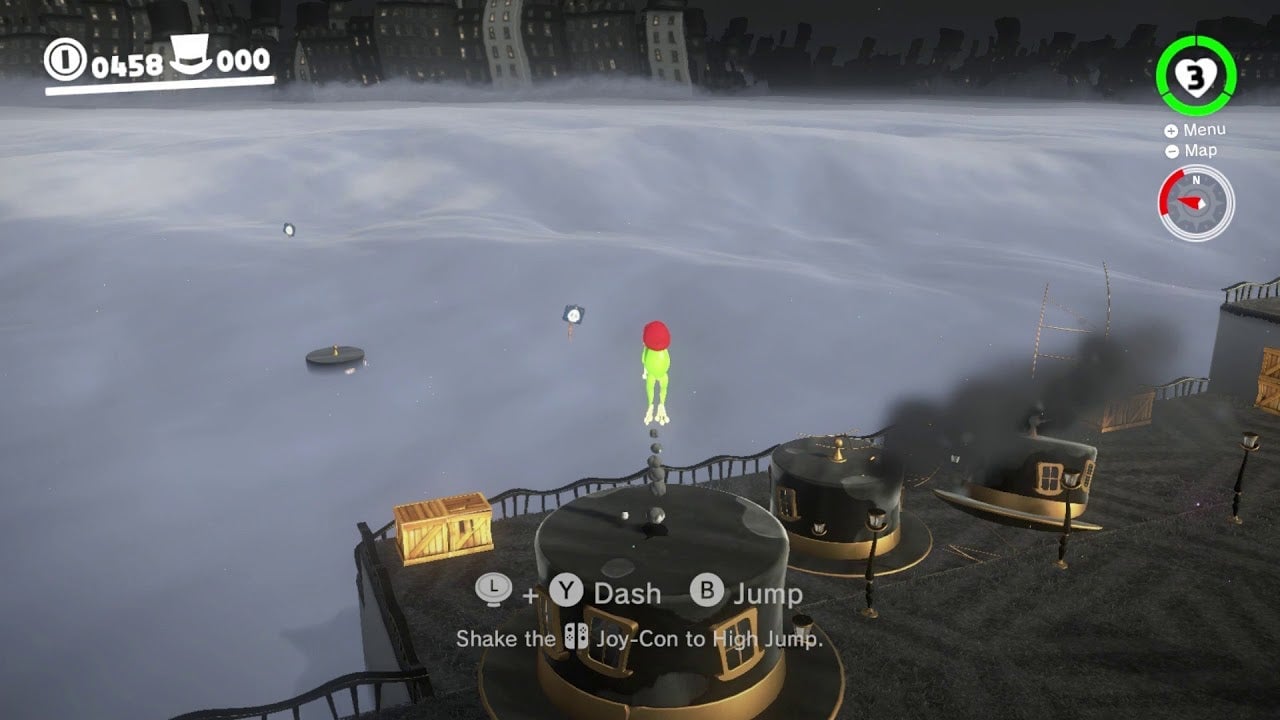The image size is (1280, 720).
Task: Click the compass icon
Action: click(x=1196, y=203)
